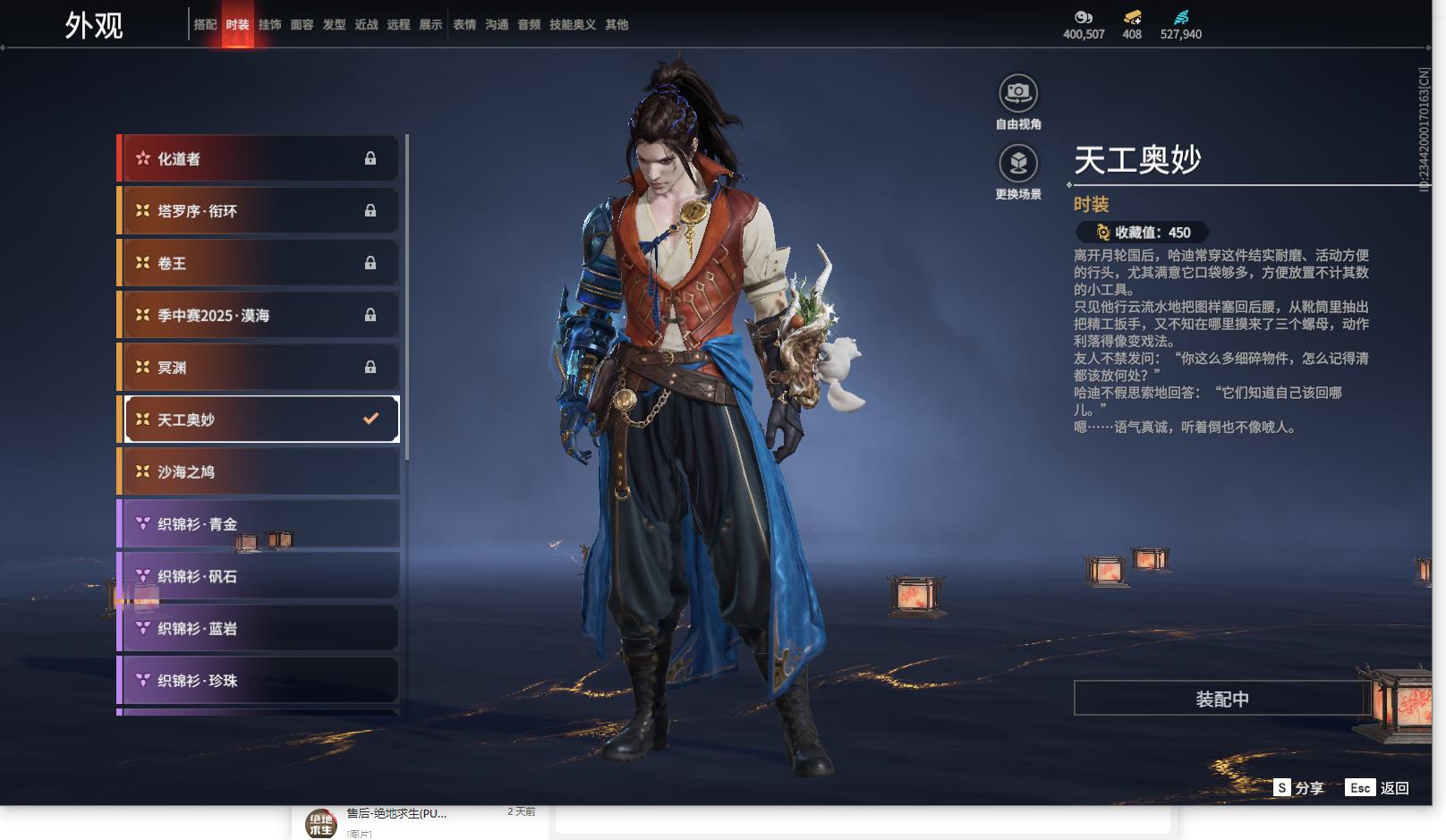Pick the 卷王 outfit entry

pos(259,263)
